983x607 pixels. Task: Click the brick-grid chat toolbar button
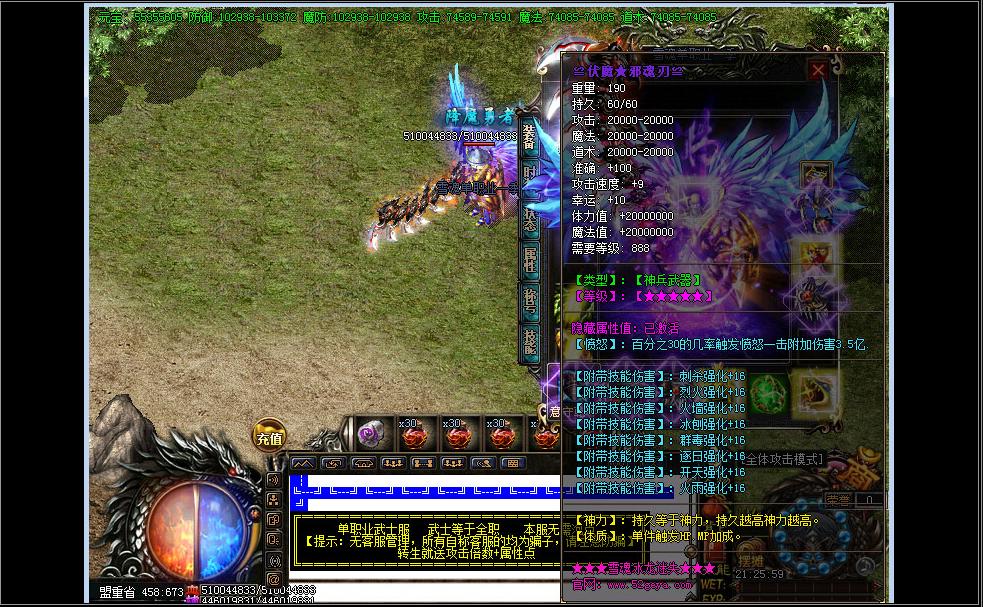point(513,463)
